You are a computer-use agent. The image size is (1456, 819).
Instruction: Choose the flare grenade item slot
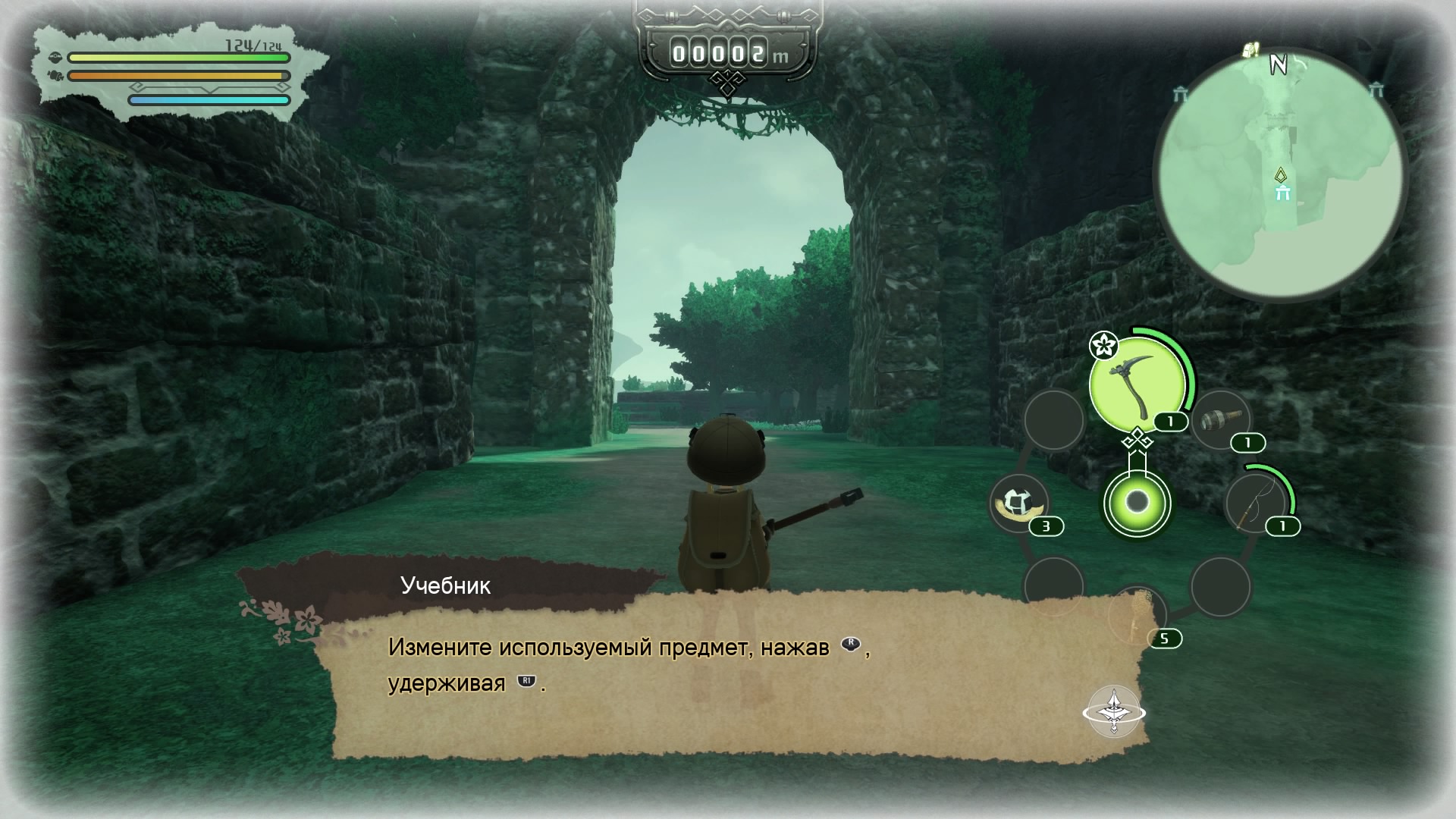[x=1220, y=420]
